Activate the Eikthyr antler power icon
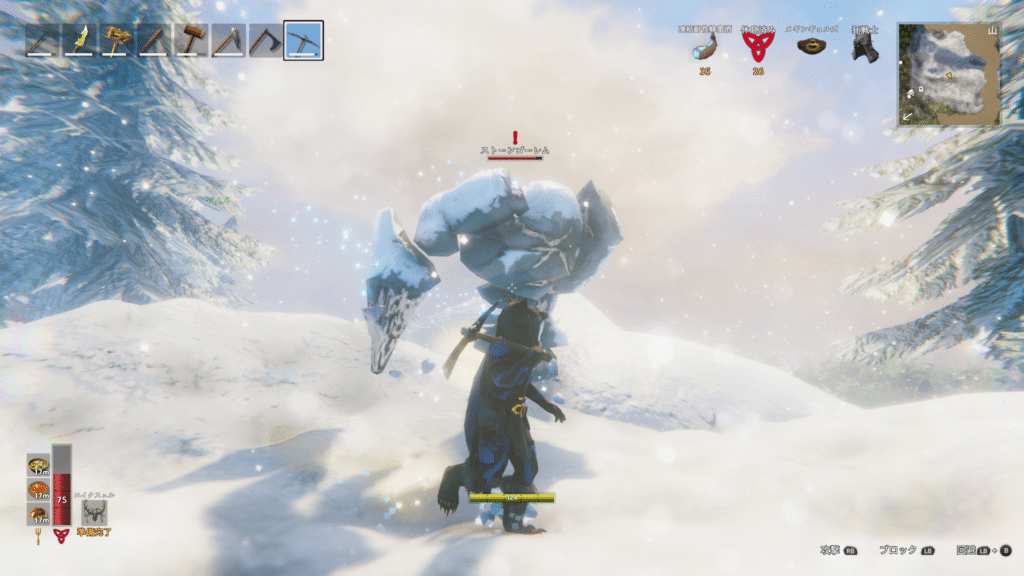Viewport: 1024px width, 576px height. [x=95, y=512]
